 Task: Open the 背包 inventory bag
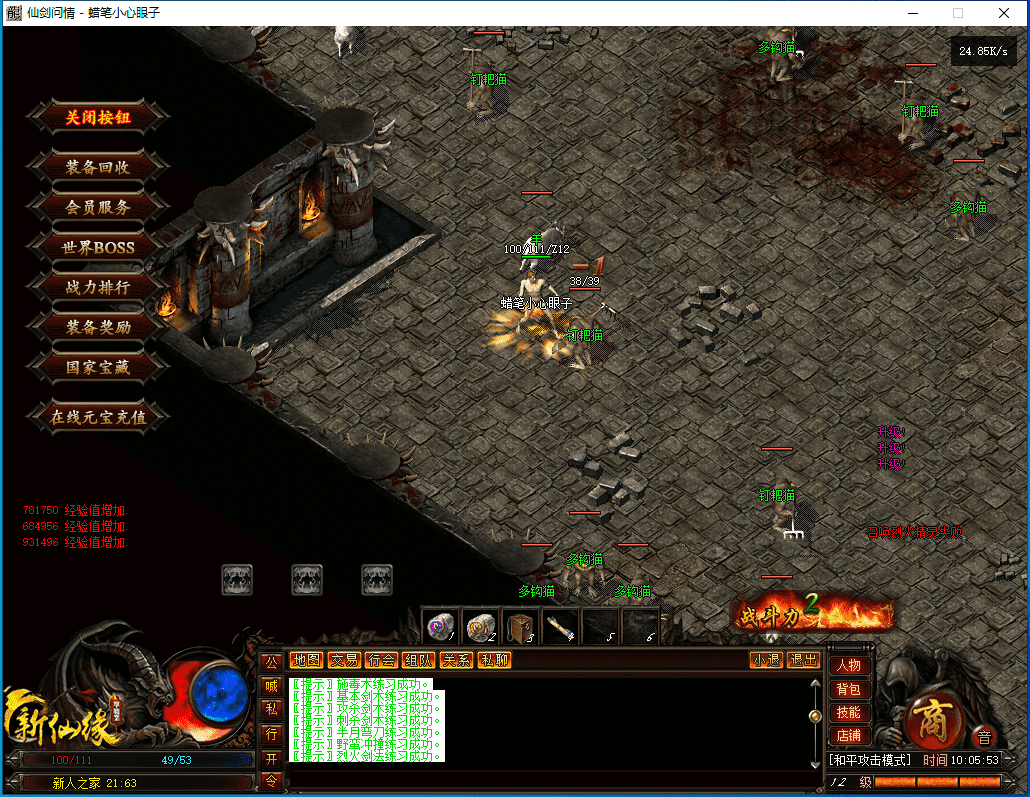[848, 690]
